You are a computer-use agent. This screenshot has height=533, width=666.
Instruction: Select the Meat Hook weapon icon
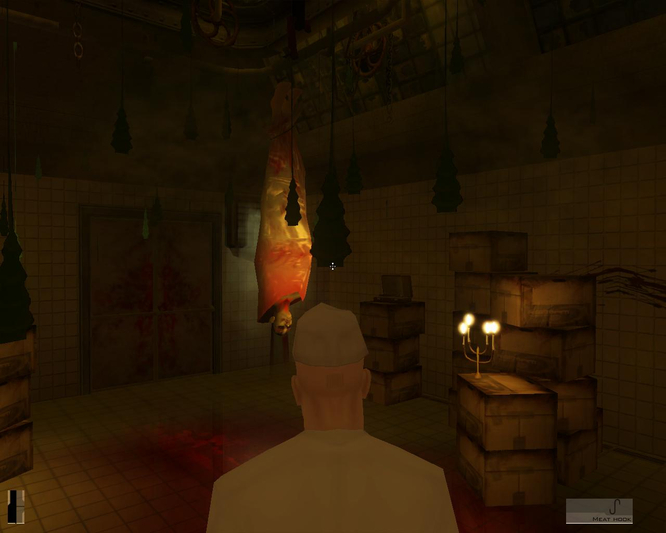[x=599, y=510]
